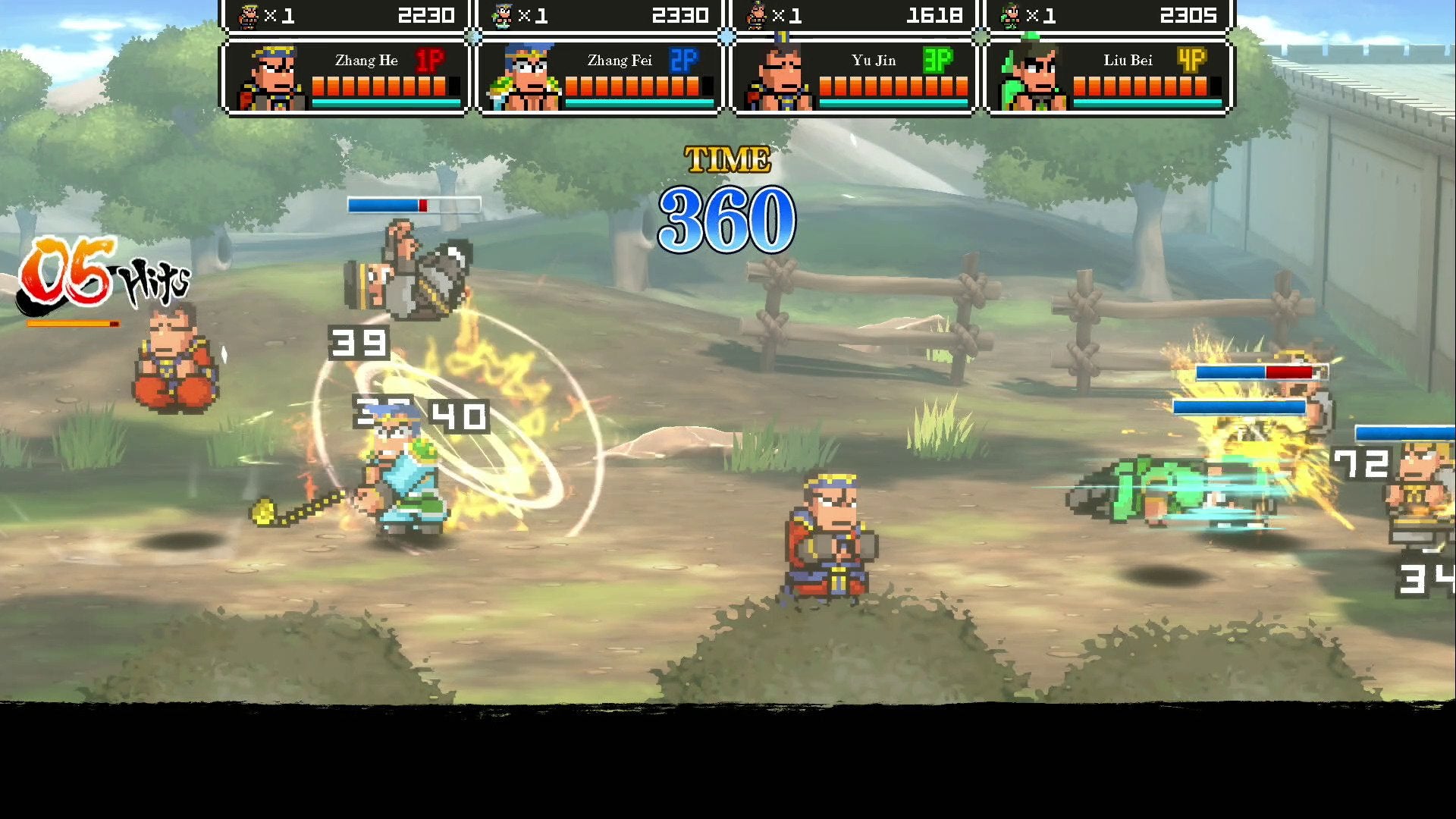Select Liu Bei's 4P portrait
Screen dimensions: 1456x819
coord(1031,78)
